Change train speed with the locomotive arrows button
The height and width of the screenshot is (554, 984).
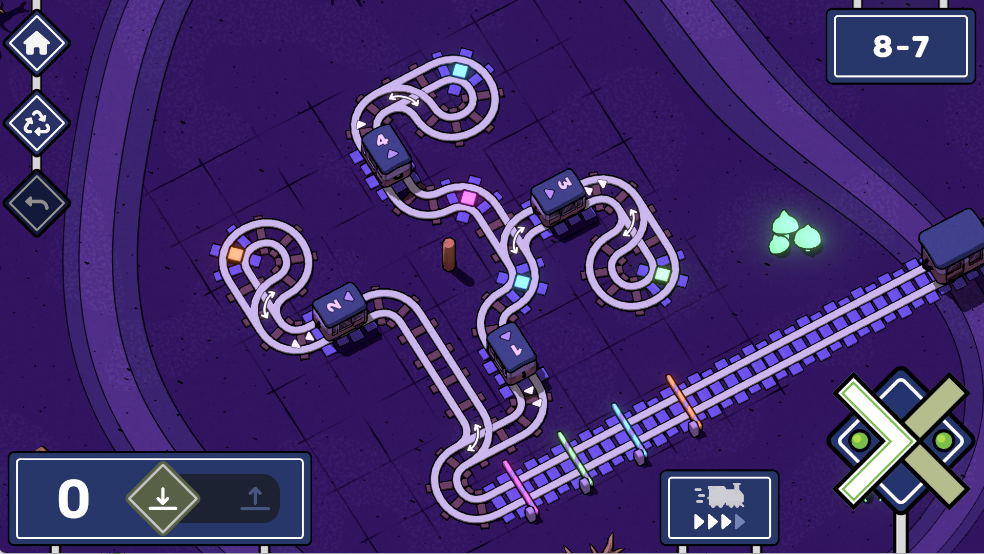(719, 508)
